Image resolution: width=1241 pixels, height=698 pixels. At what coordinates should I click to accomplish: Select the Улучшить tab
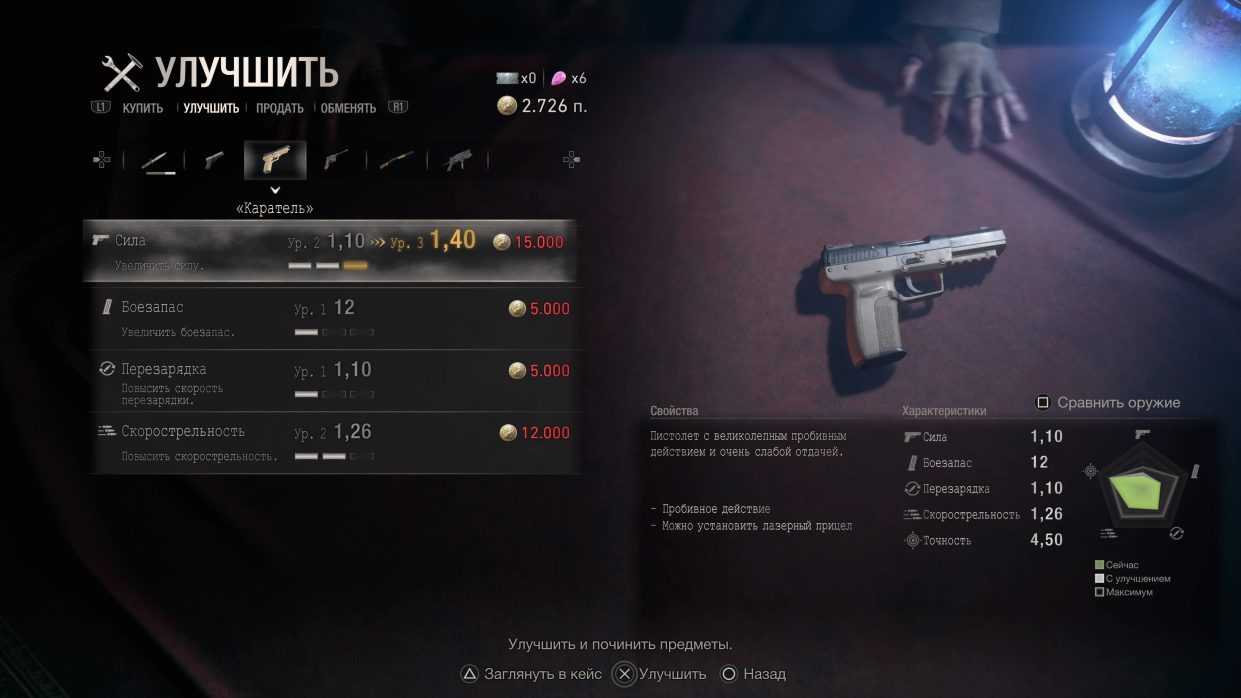pos(211,108)
